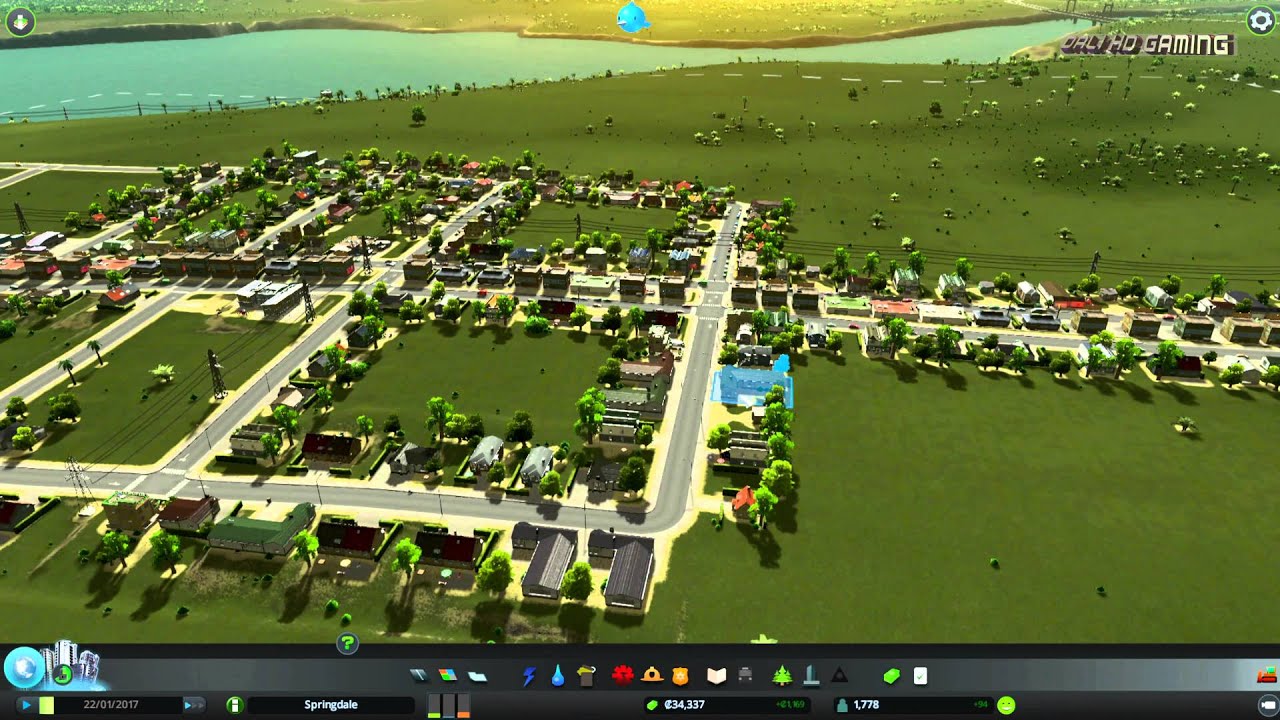Open the Police services menu

[680, 675]
